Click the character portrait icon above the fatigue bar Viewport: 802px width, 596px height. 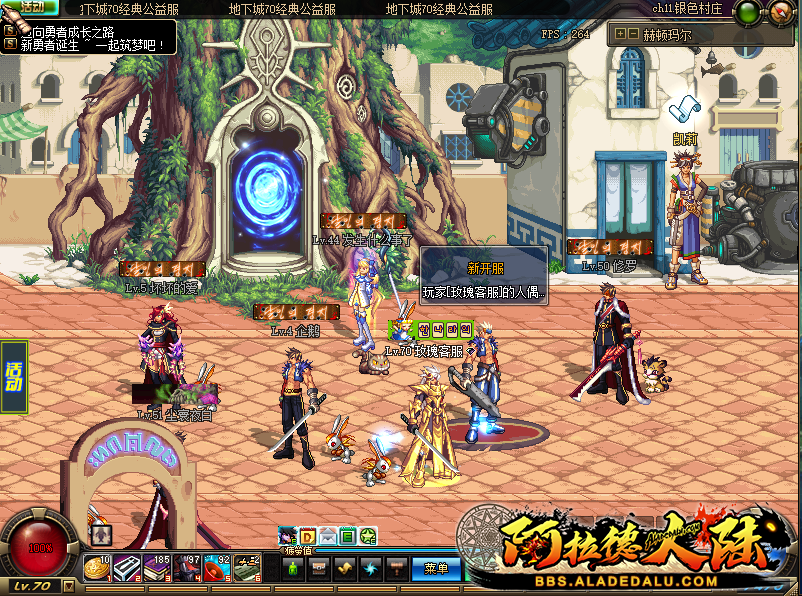tap(288, 537)
